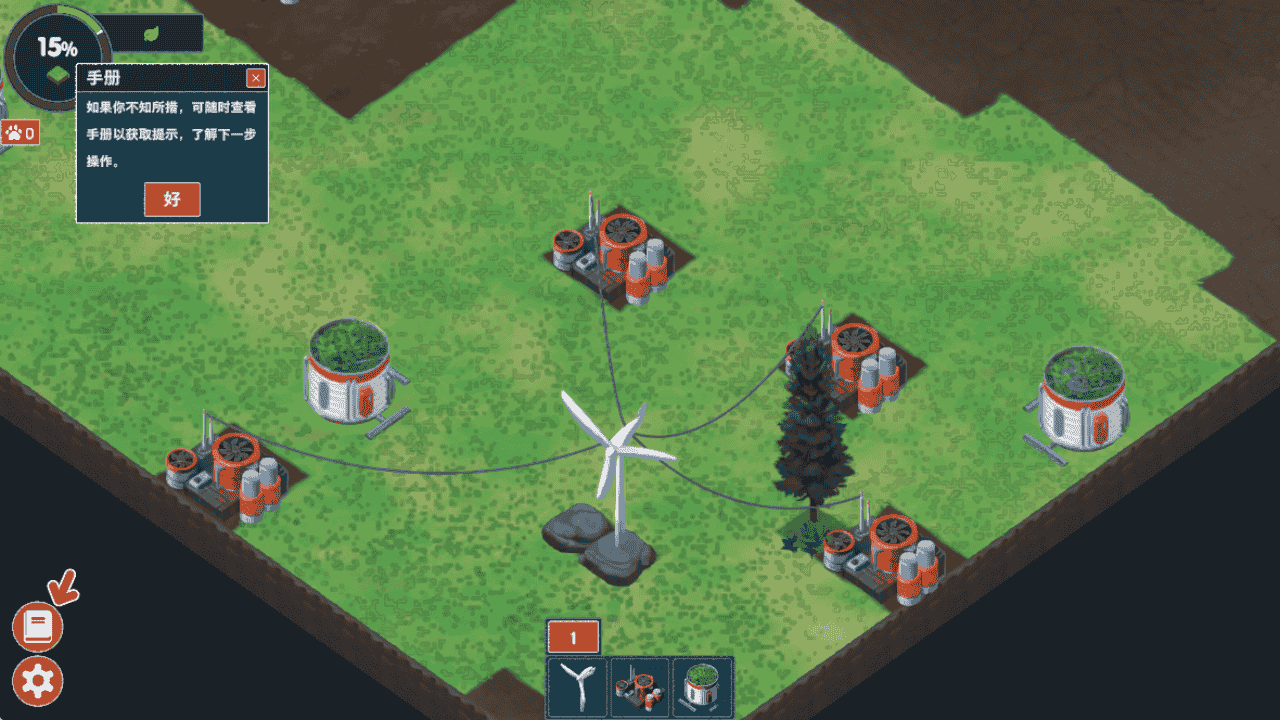1280x720 pixels.
Task: Confirm the manual tip with the 好 button
Action: click(x=172, y=200)
